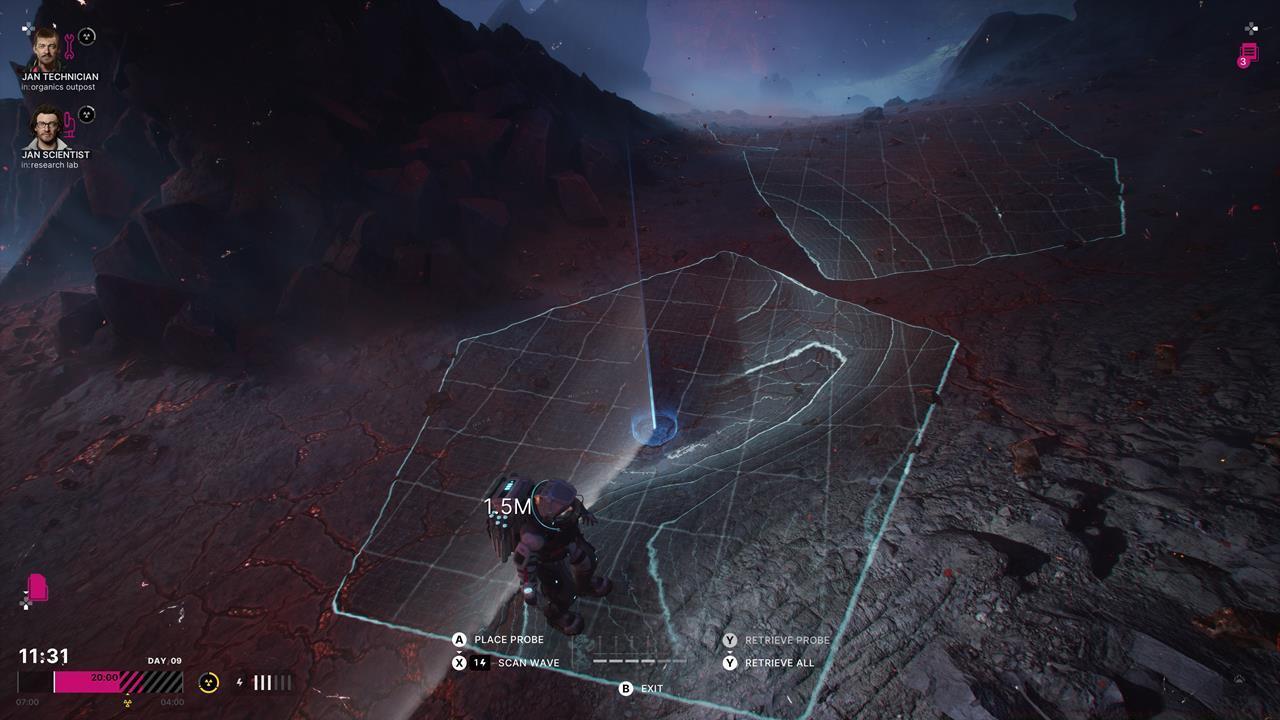This screenshot has width=1280, height=720.
Task: Open Jan Technician's organics outpost entry
Action: point(58,87)
